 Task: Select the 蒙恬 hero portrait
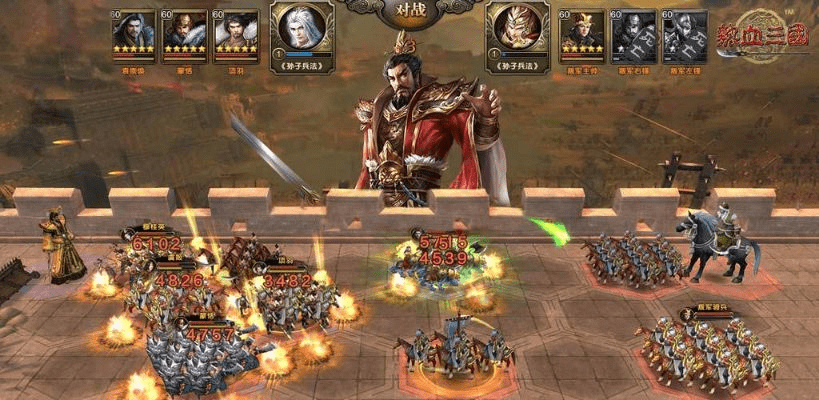184,33
